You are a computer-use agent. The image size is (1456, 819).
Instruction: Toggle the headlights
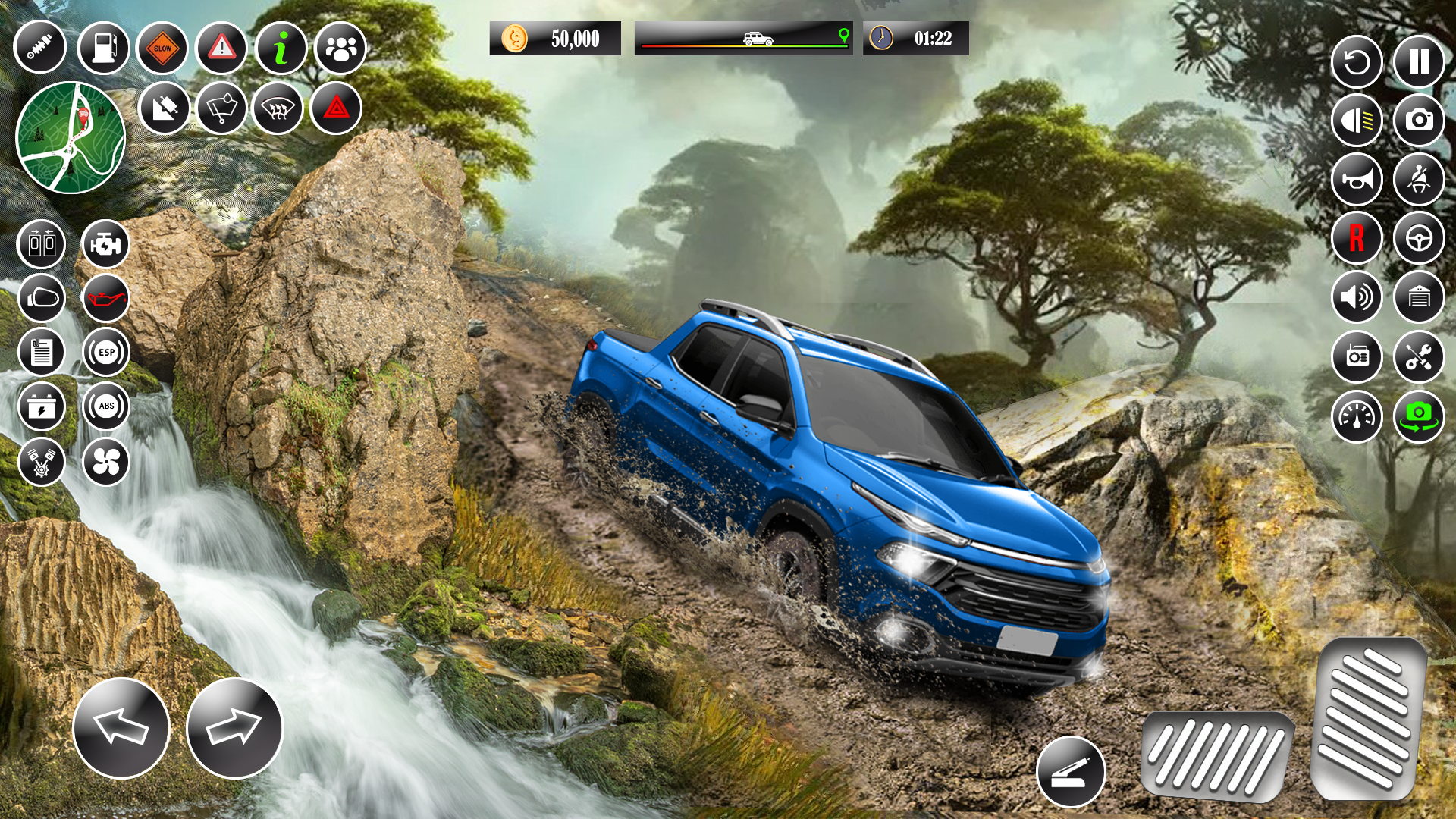(x=1357, y=120)
